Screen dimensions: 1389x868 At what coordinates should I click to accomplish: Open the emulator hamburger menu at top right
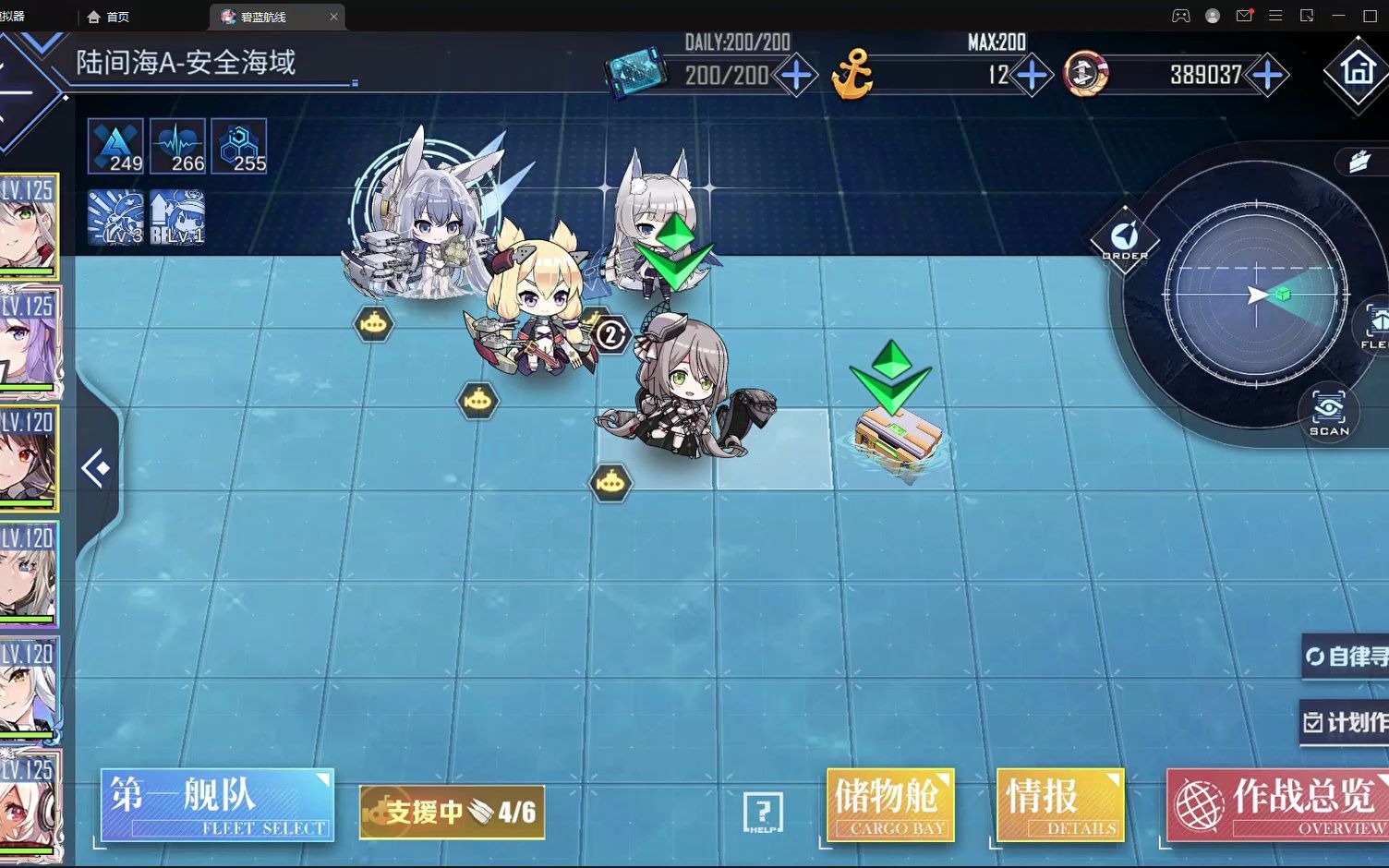click(x=1276, y=15)
